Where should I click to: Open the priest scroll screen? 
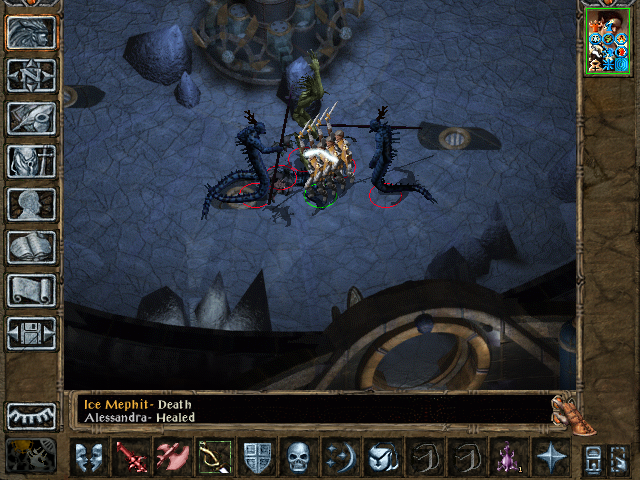click(31, 290)
